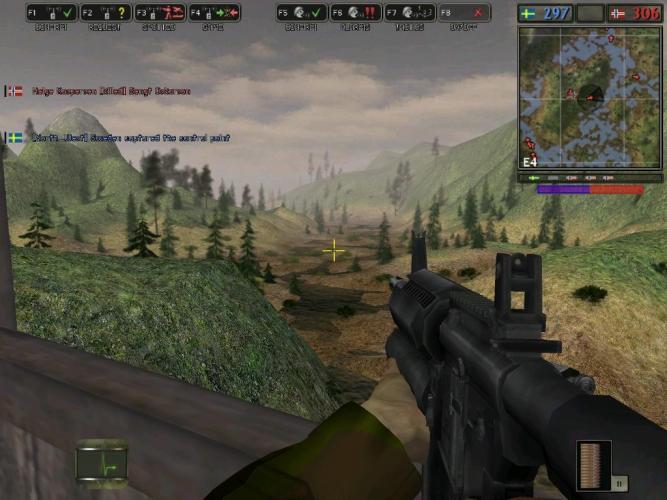Activate the F6 command with red exclamation marks
This screenshot has width=667, height=500.
(x=356, y=13)
